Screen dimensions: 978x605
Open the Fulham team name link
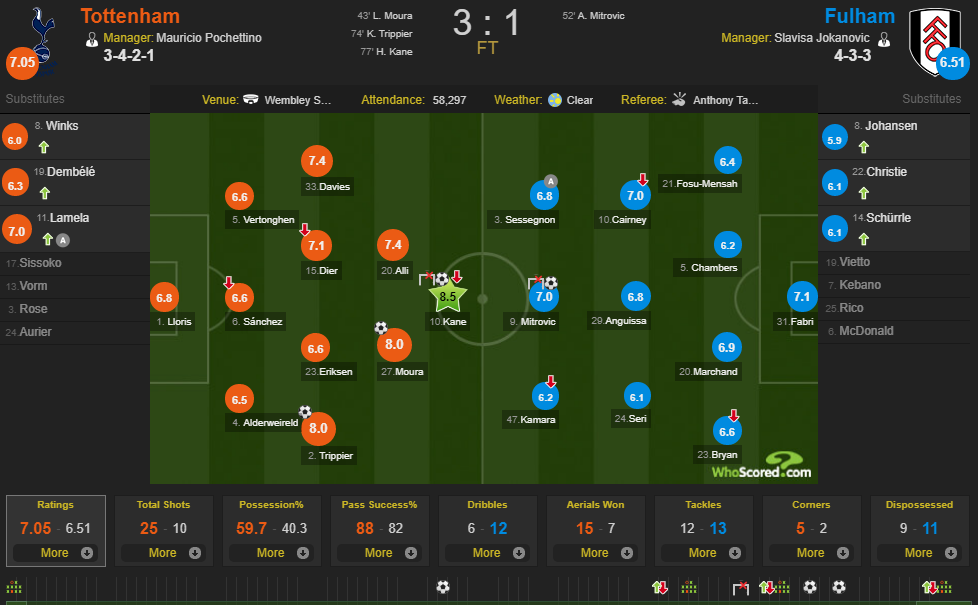tap(859, 16)
